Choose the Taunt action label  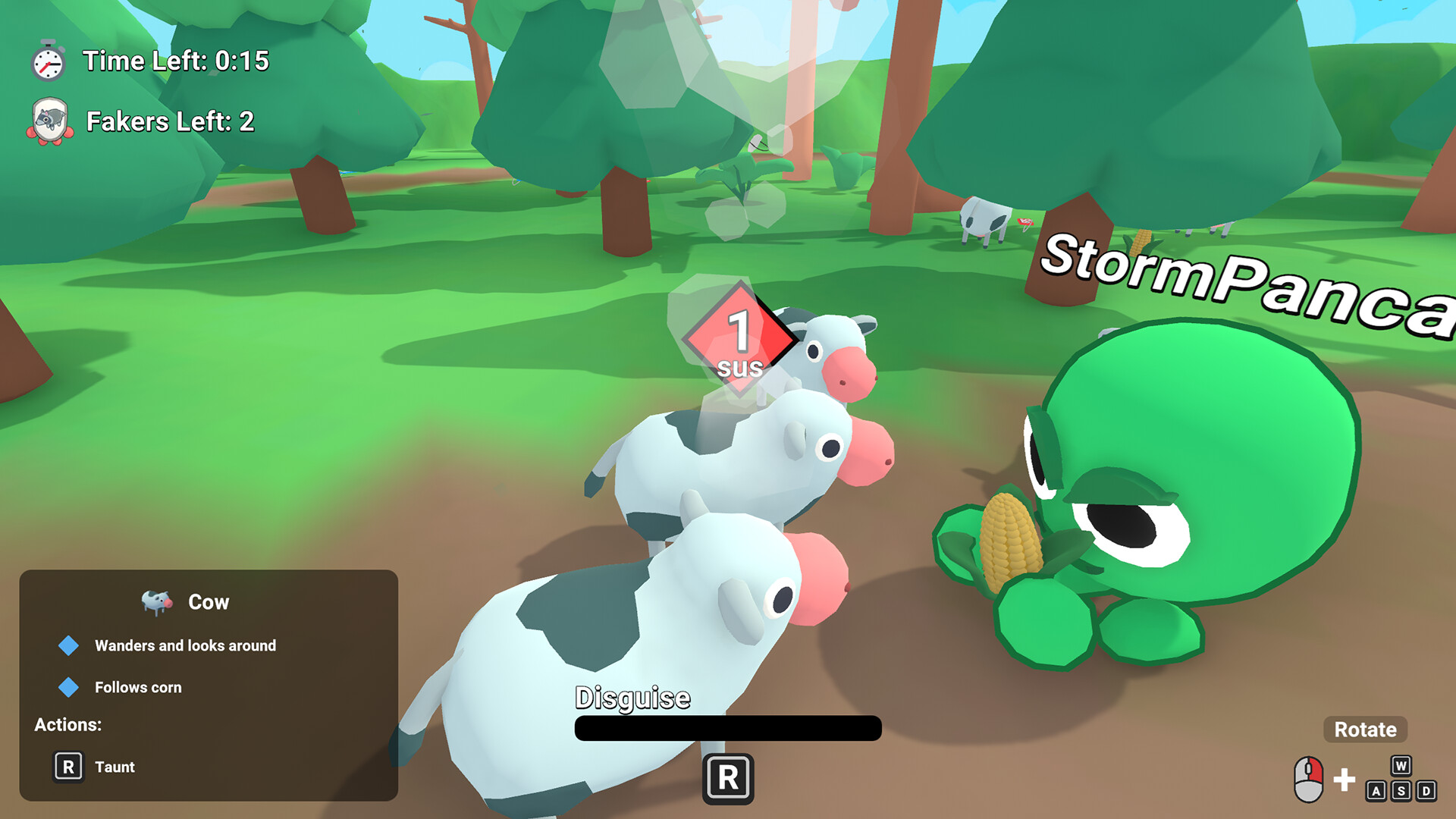pos(115,767)
